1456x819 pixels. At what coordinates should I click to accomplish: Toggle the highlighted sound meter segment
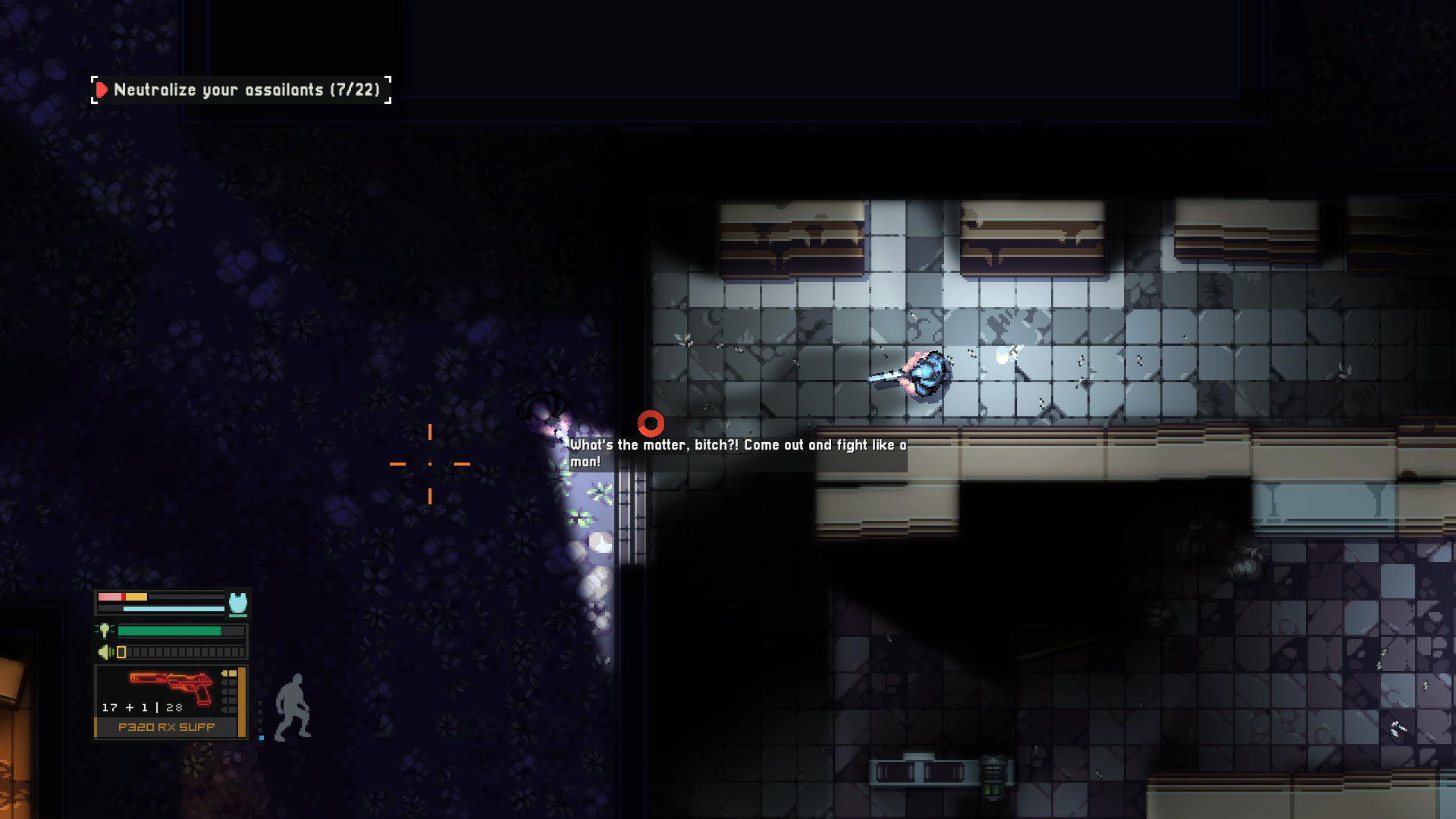pos(121,651)
